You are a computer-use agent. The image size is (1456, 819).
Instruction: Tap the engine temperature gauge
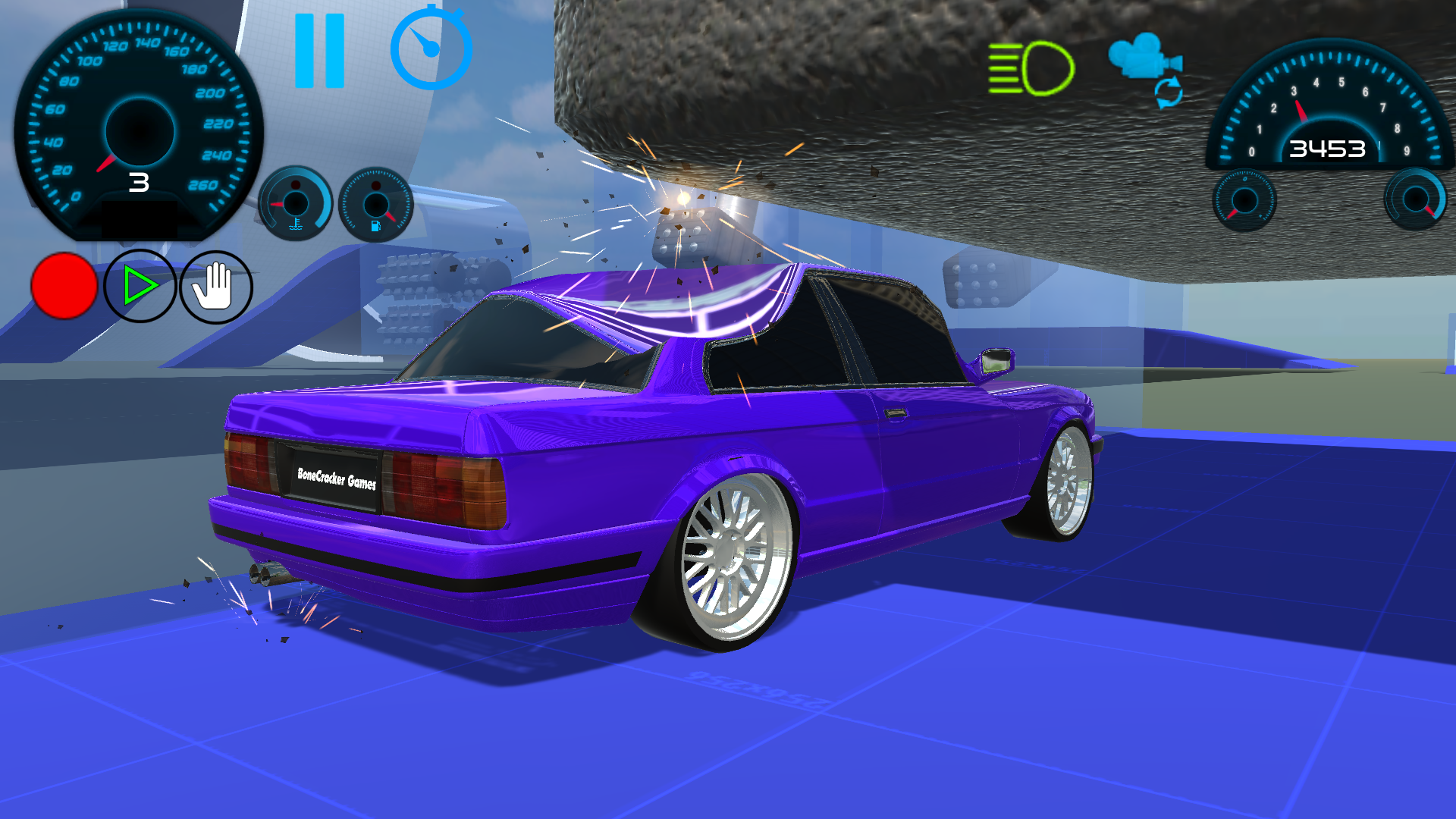296,205
